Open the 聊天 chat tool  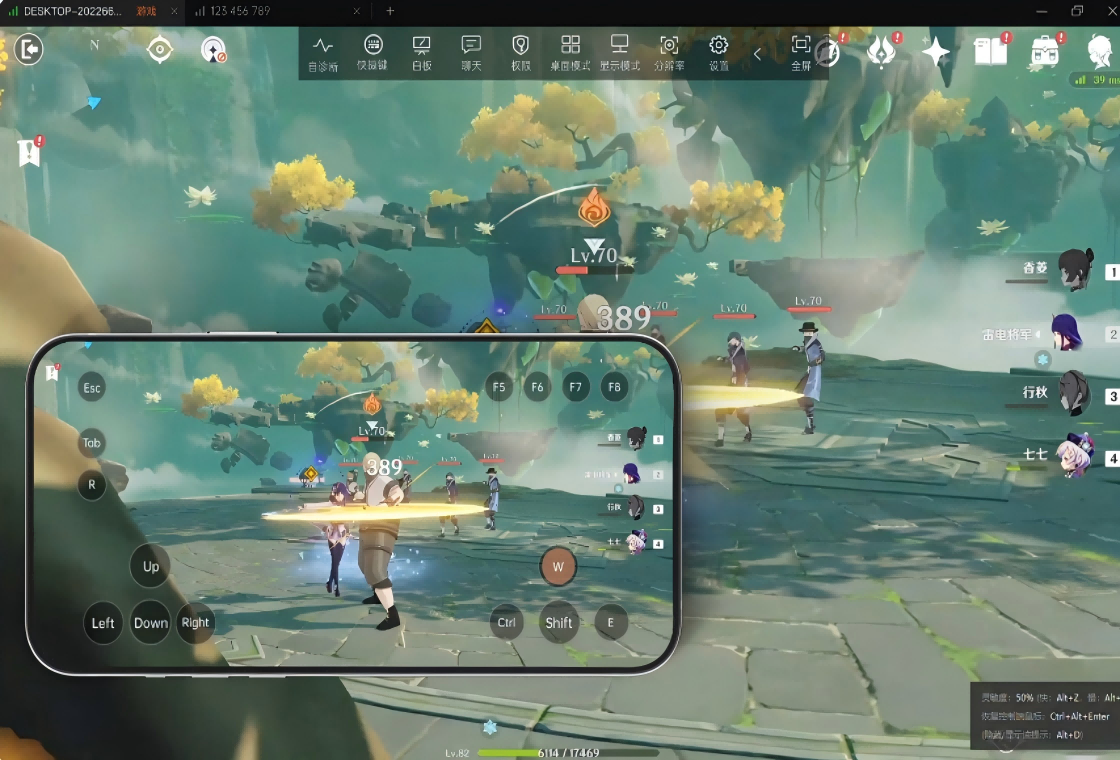[471, 52]
